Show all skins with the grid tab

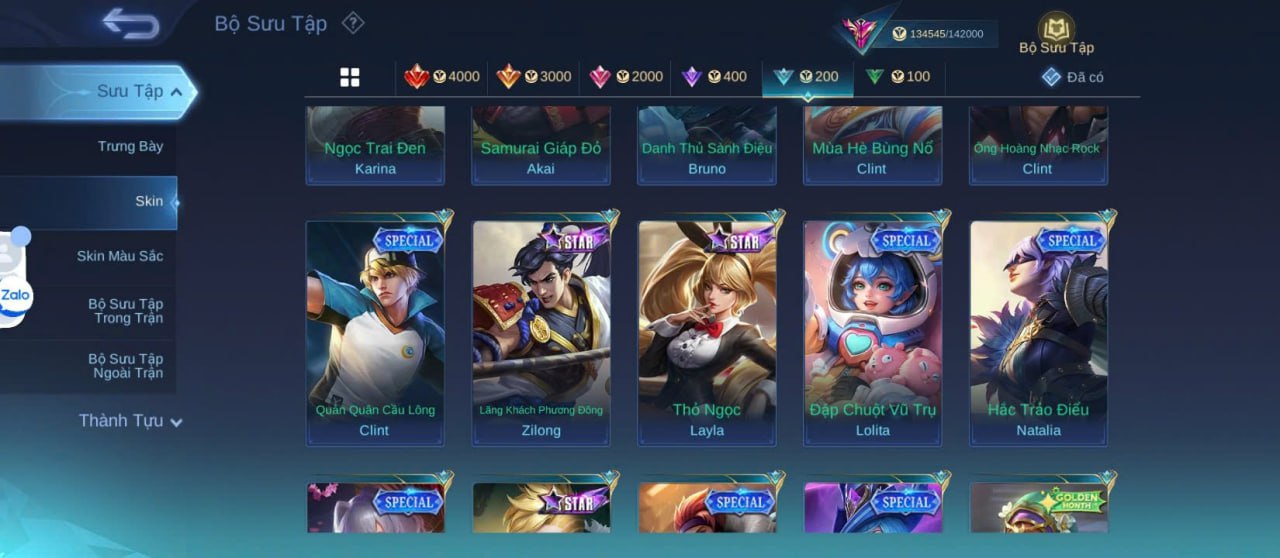coord(350,77)
